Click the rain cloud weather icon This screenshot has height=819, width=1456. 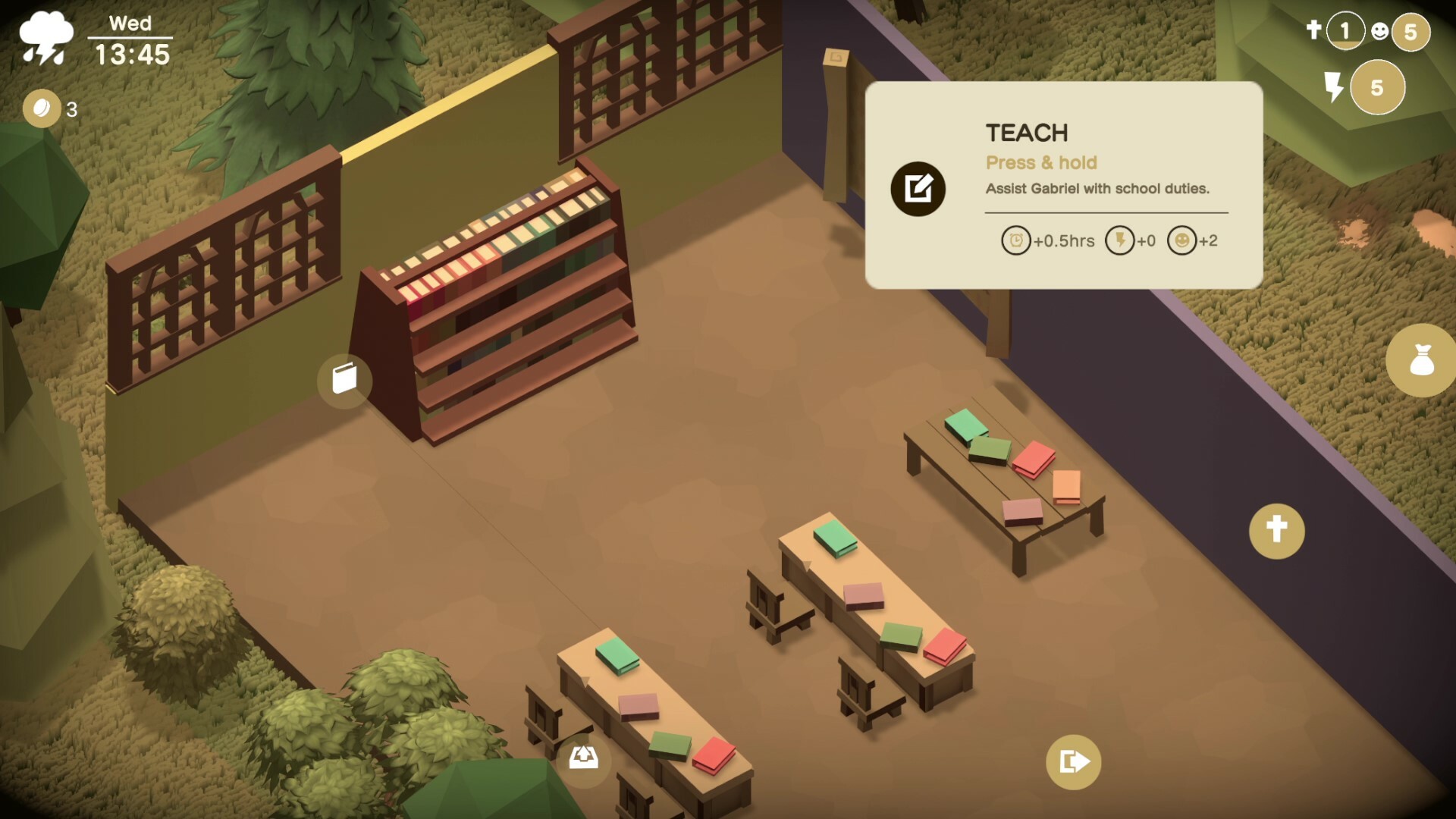pyautogui.click(x=45, y=36)
